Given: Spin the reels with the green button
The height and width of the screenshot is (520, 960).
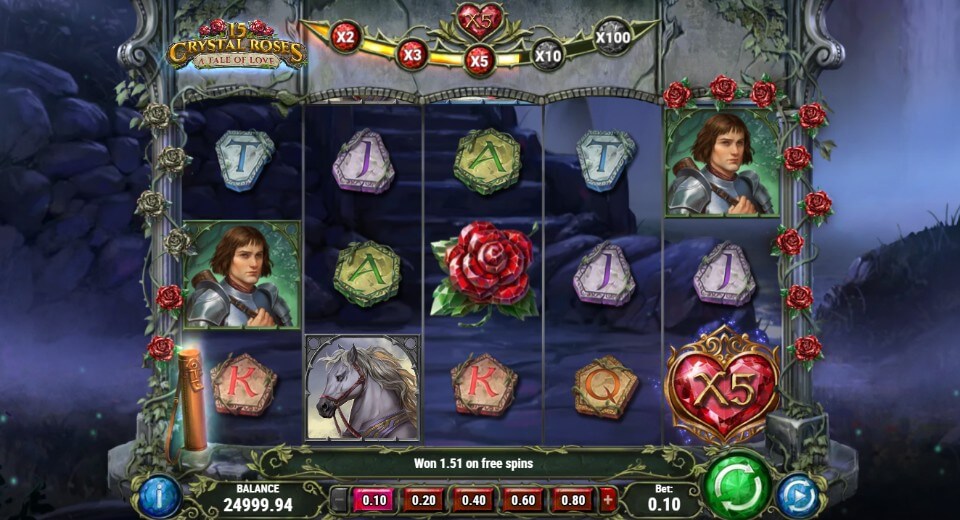Looking at the screenshot, I should point(737,487).
